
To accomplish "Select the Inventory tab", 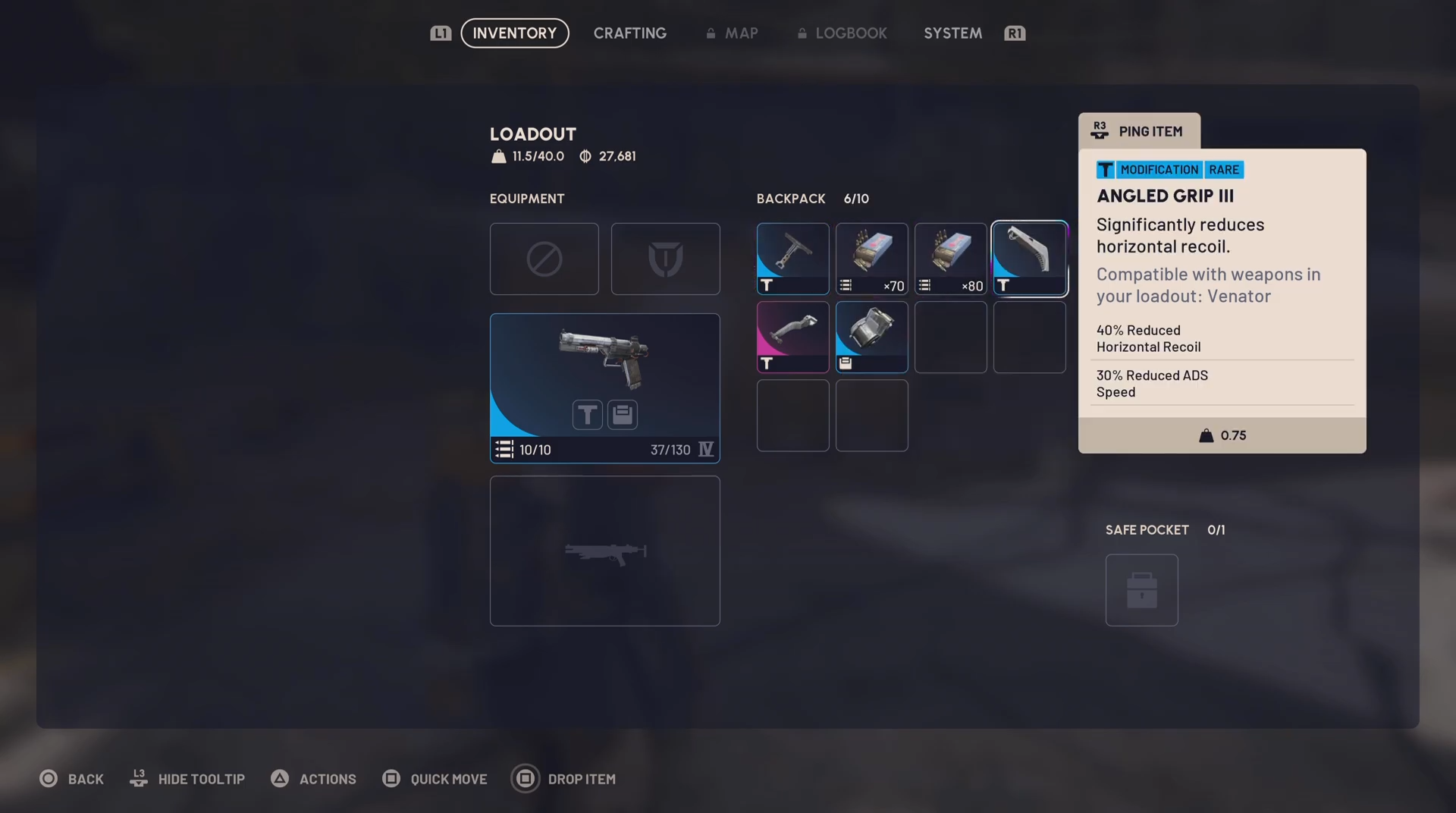I will tap(514, 33).
